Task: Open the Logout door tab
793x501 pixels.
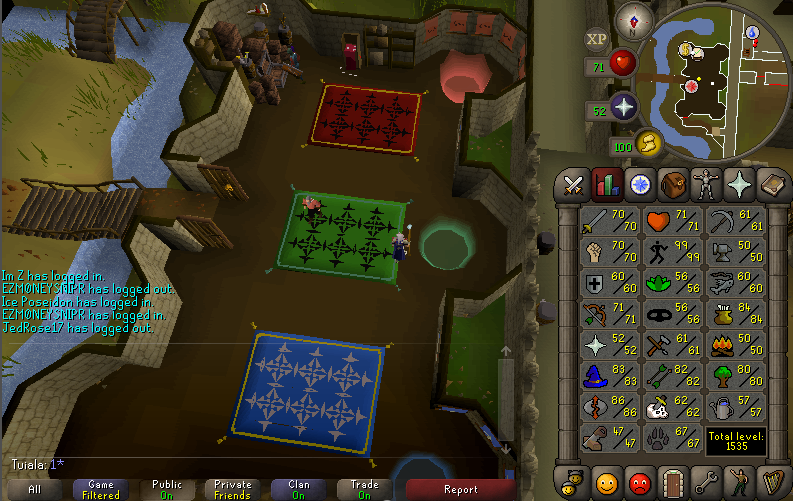Action: (674, 481)
